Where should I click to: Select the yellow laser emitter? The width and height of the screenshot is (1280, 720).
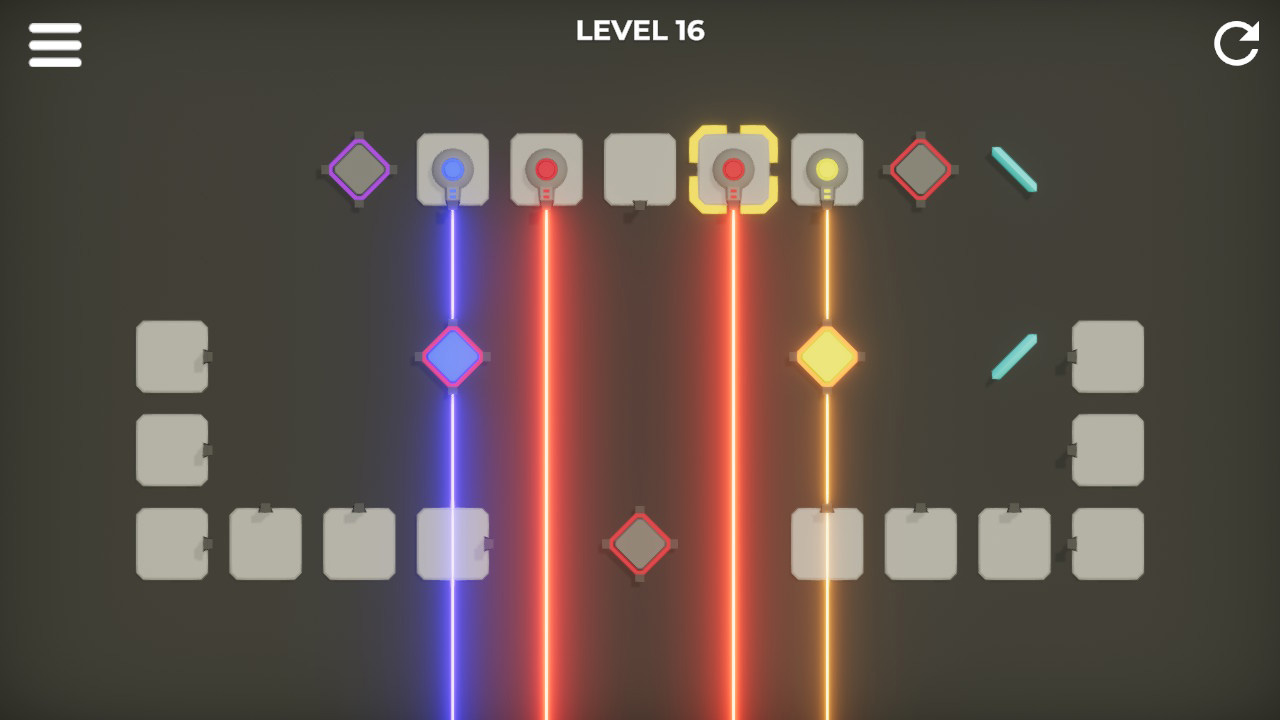pos(828,170)
